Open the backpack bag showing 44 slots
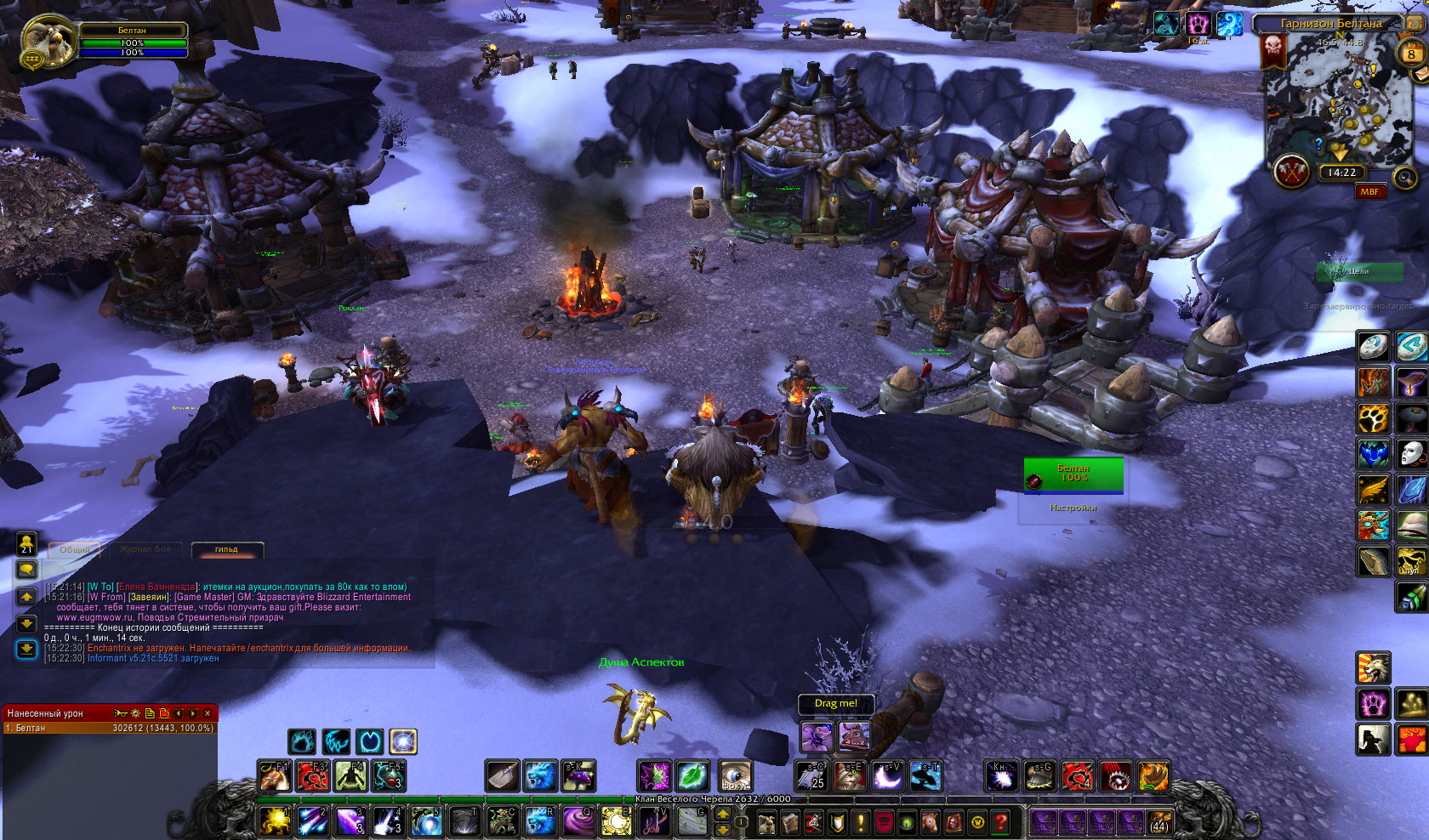 pyautogui.click(x=1159, y=822)
